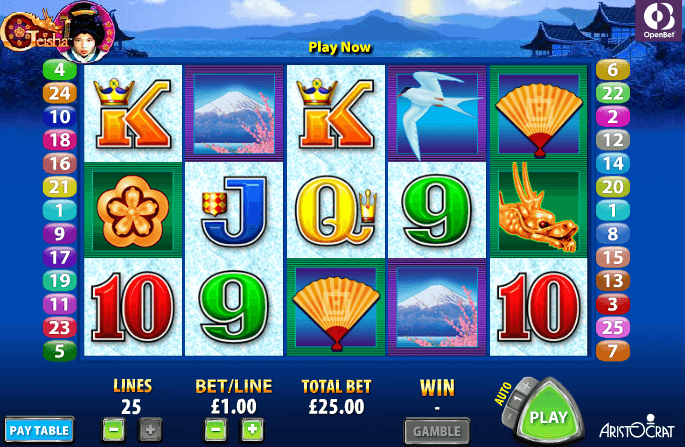Open the Gamble feature
This screenshot has width=685, height=447.
click(x=437, y=431)
